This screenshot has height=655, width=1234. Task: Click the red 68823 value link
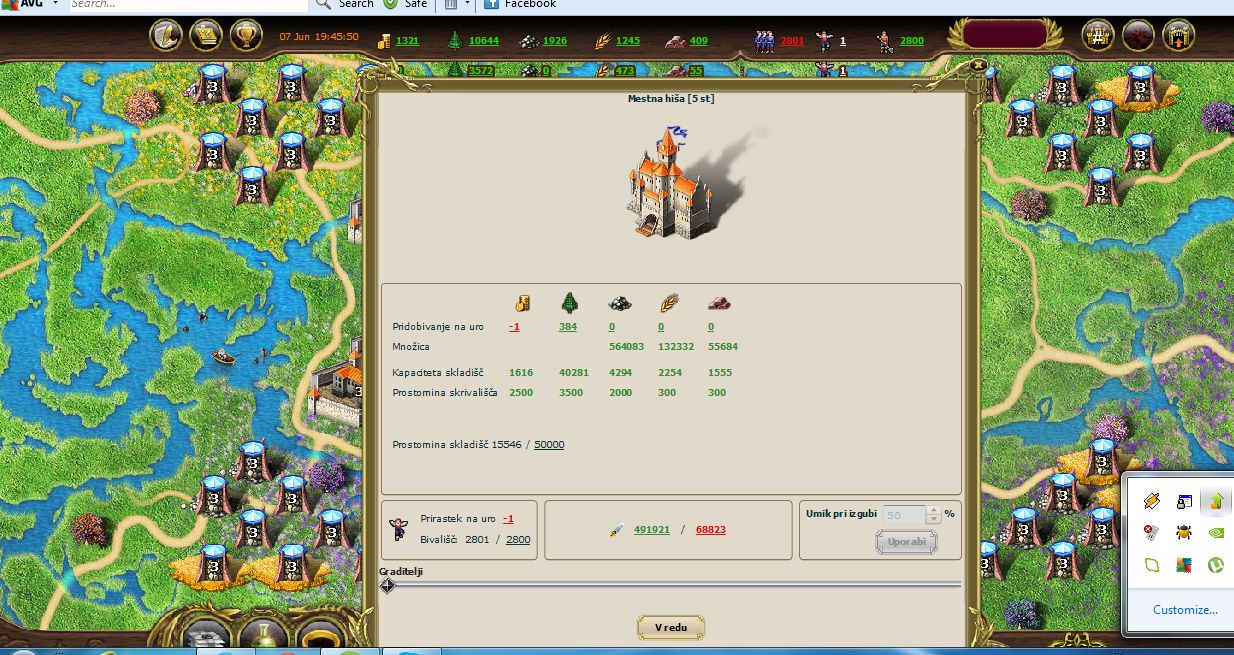pos(710,530)
